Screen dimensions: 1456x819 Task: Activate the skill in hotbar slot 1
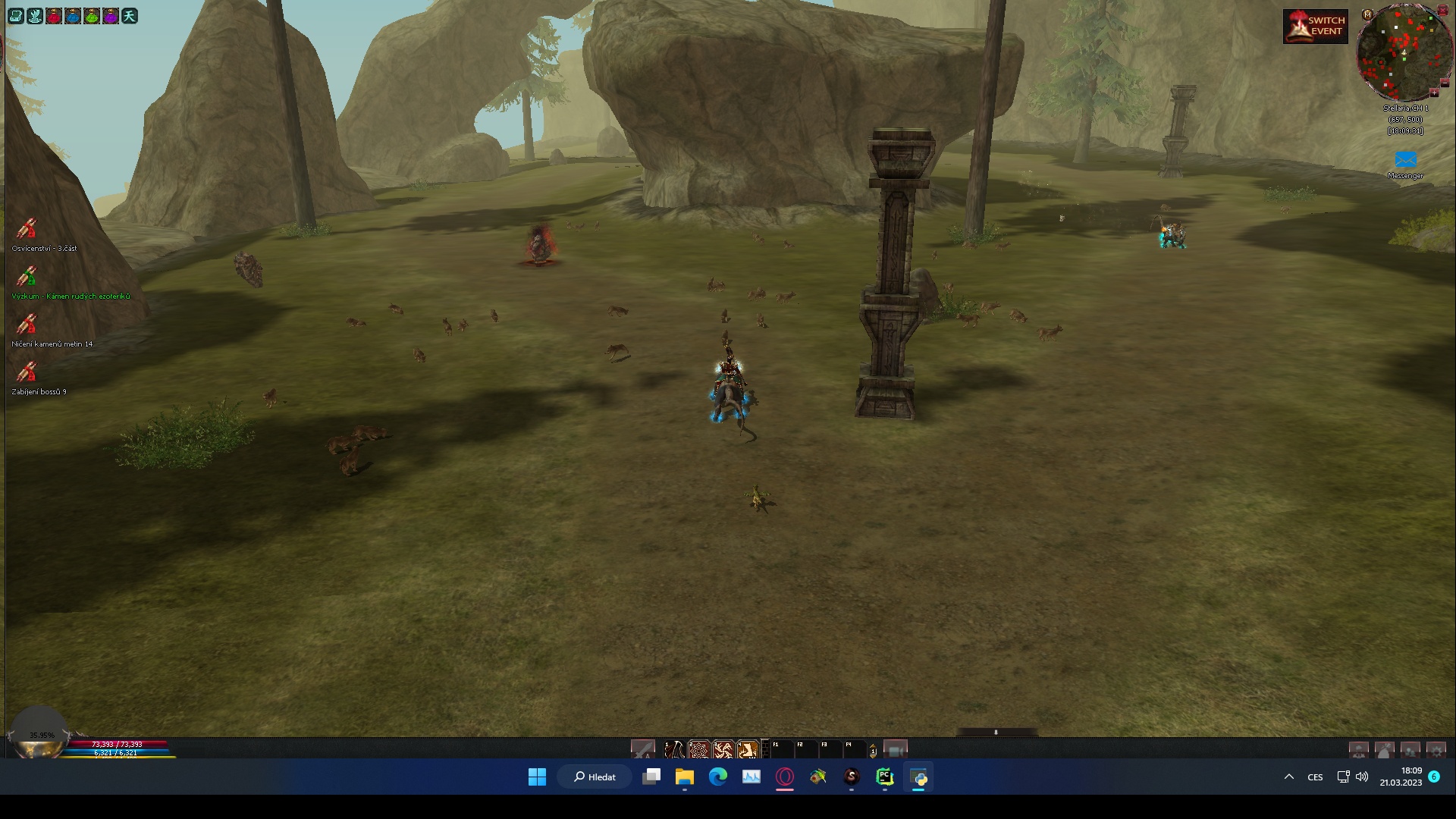pos(673,750)
